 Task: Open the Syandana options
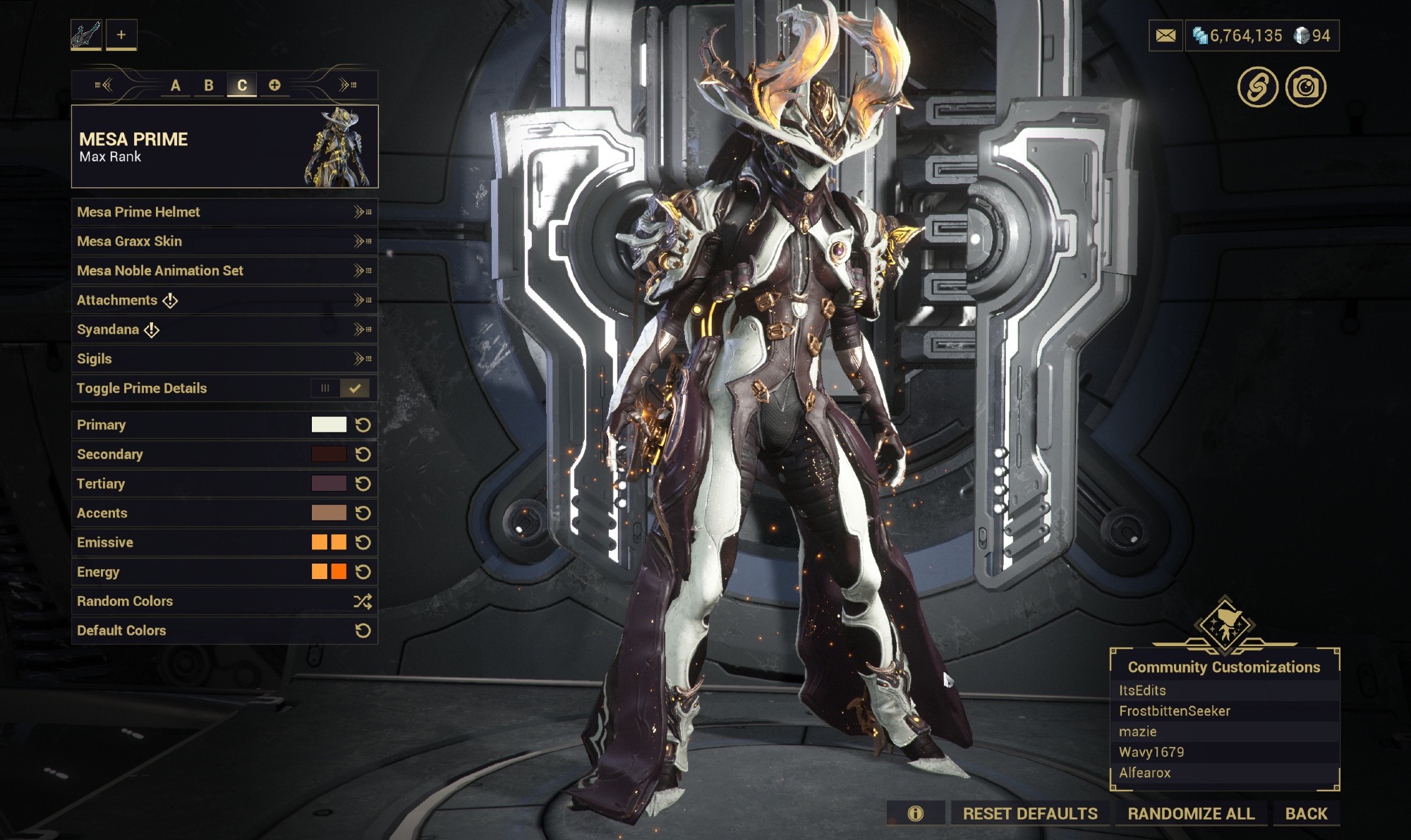(224, 330)
